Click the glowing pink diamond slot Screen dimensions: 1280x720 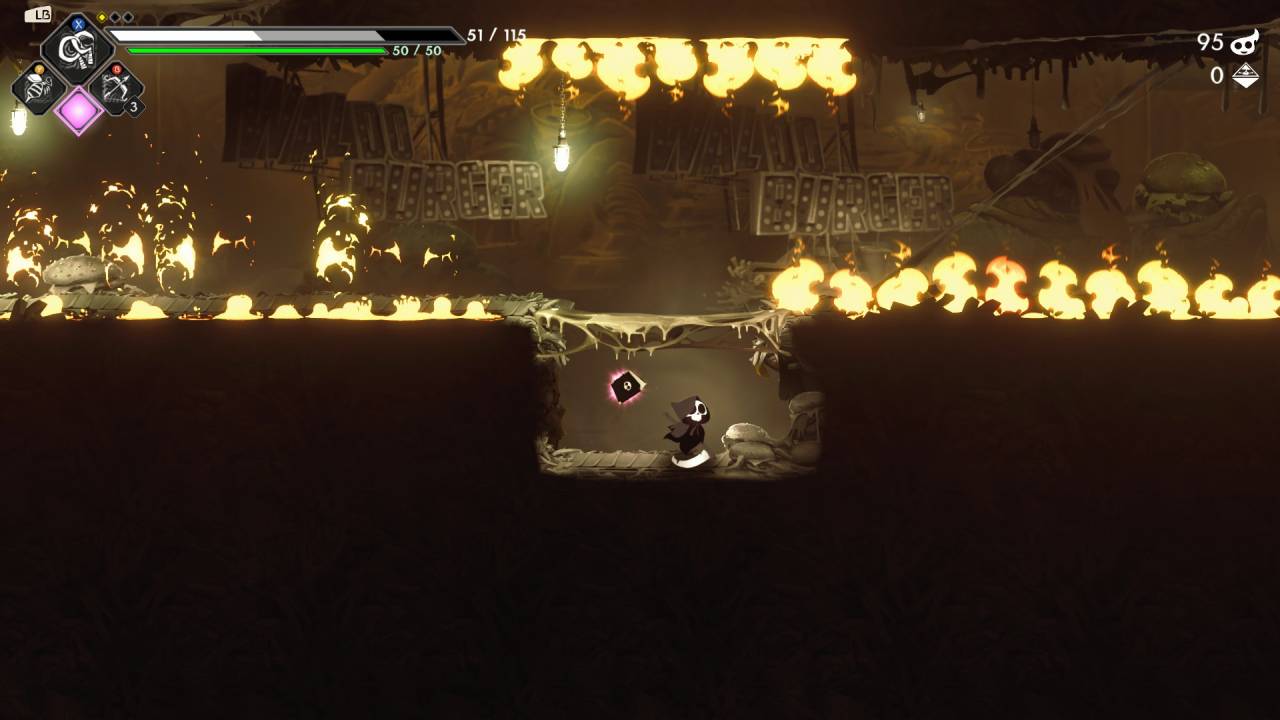[78, 110]
